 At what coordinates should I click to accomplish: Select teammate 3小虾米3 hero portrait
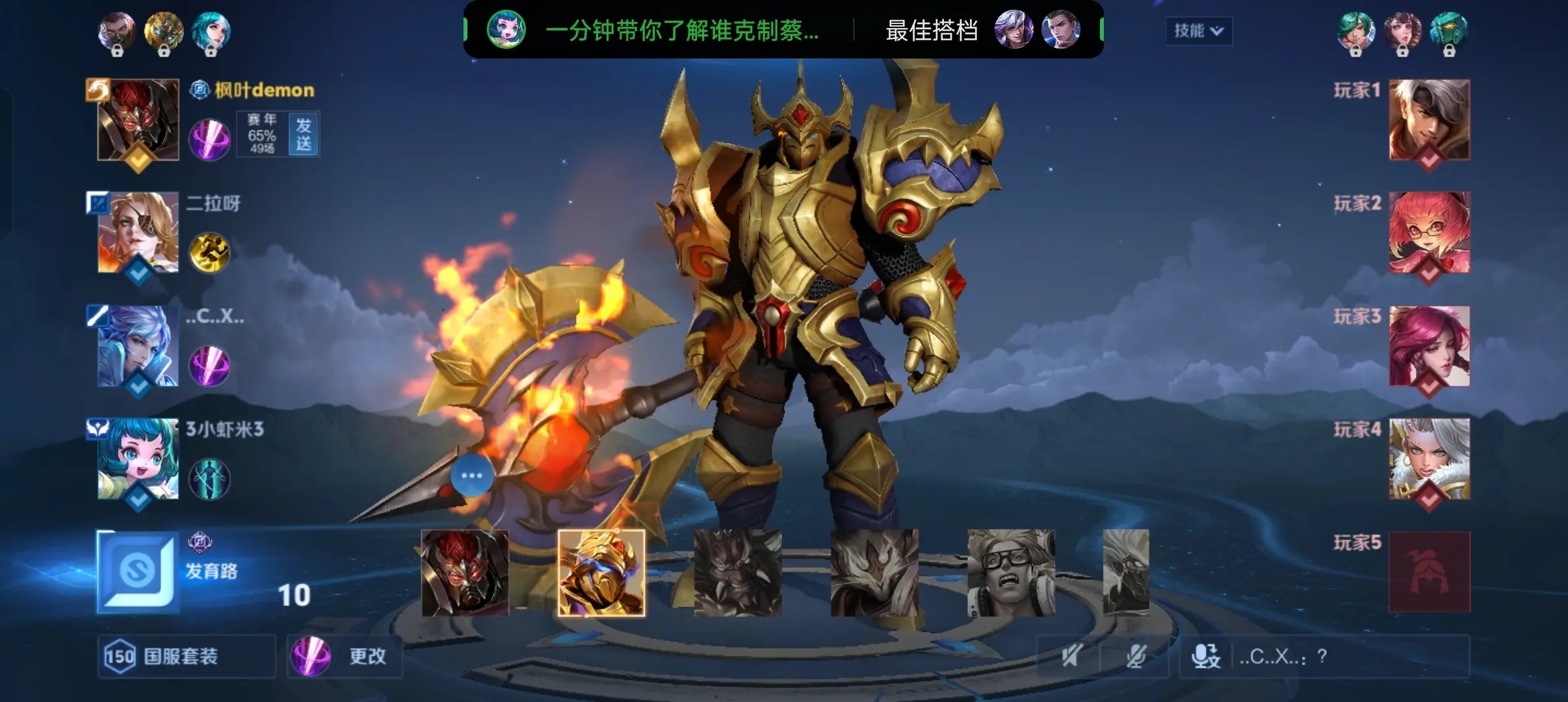coord(138,459)
